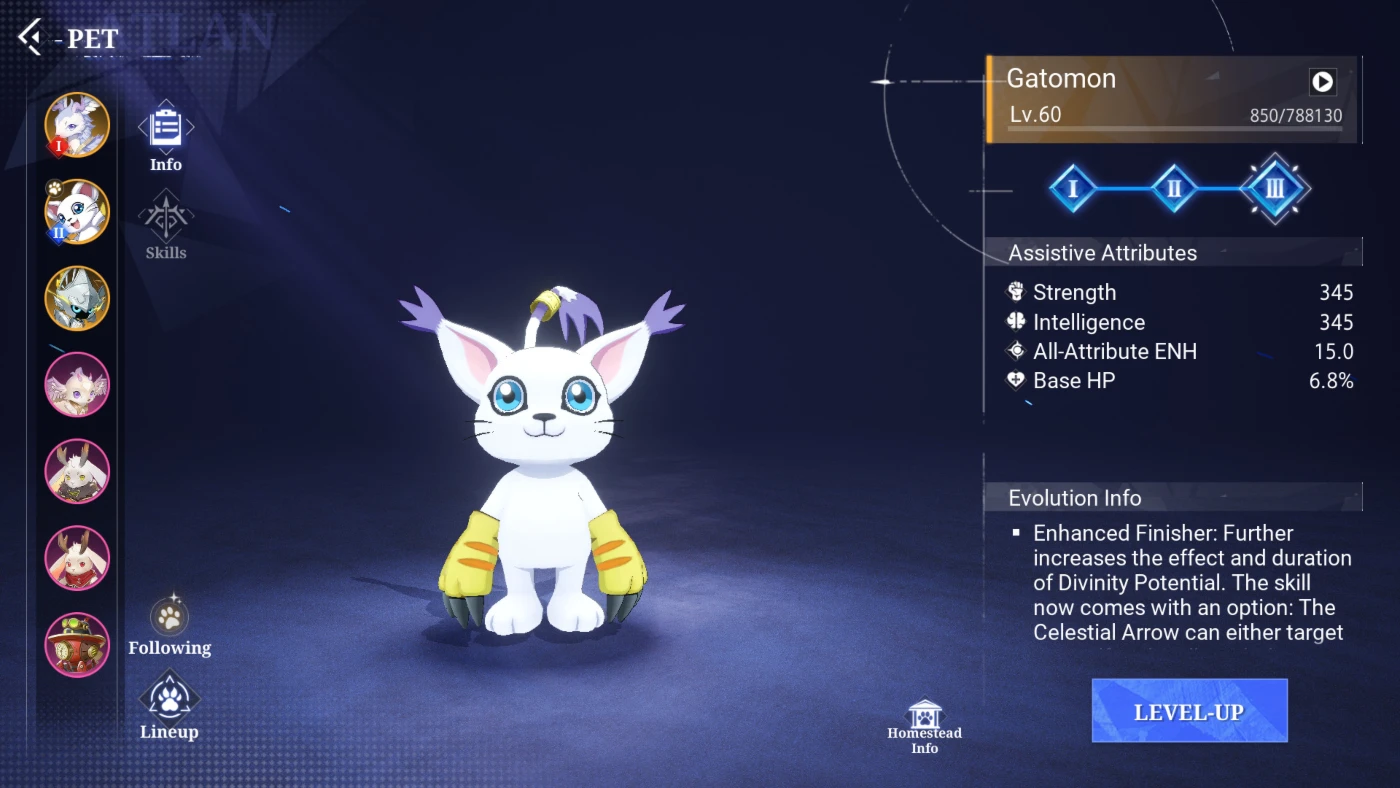
Task: Select evolution stage III diamond
Action: click(x=1275, y=188)
